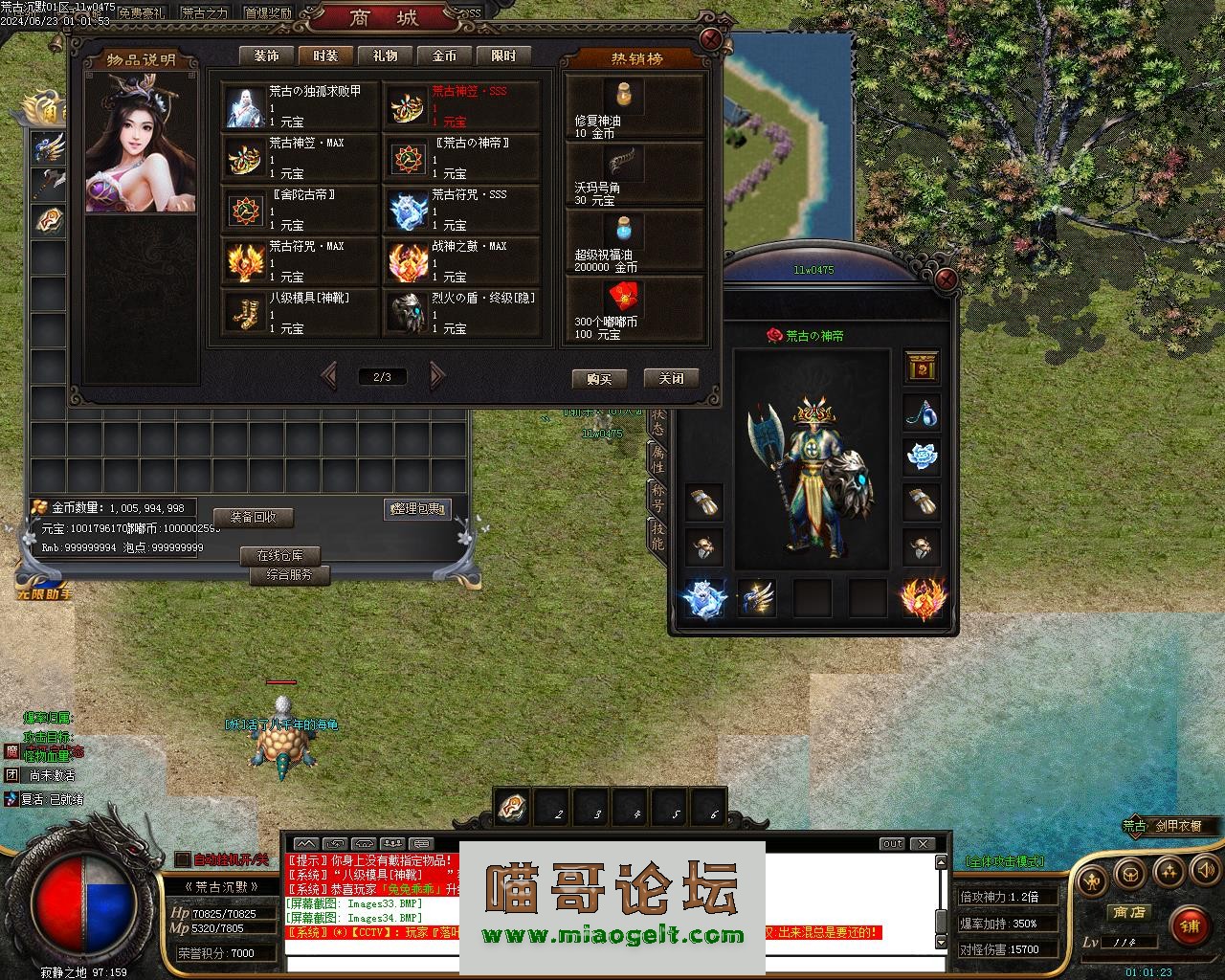Open the 商店 shop button

coord(1128,913)
